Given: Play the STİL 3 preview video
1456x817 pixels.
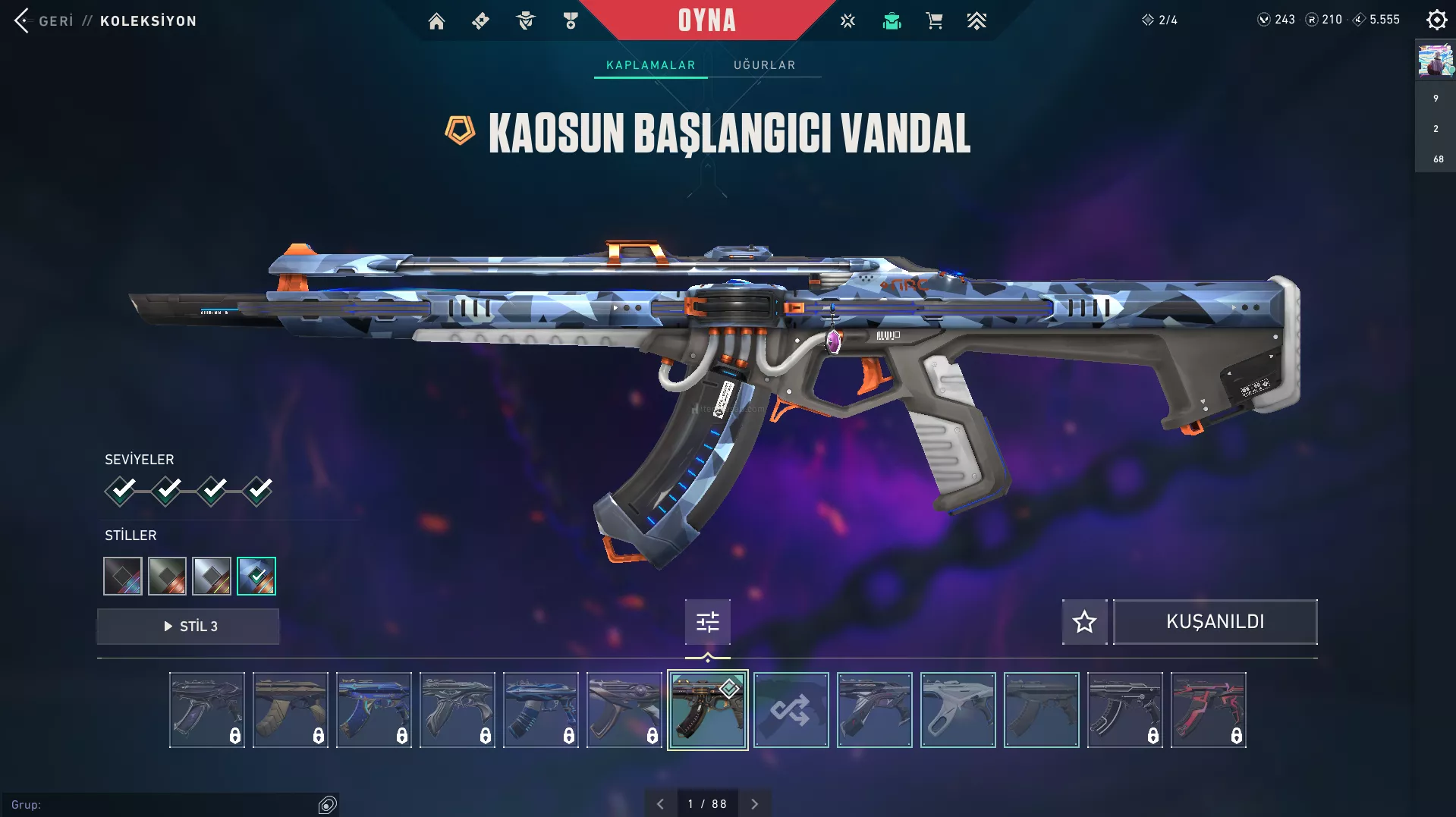Looking at the screenshot, I should click(188, 627).
